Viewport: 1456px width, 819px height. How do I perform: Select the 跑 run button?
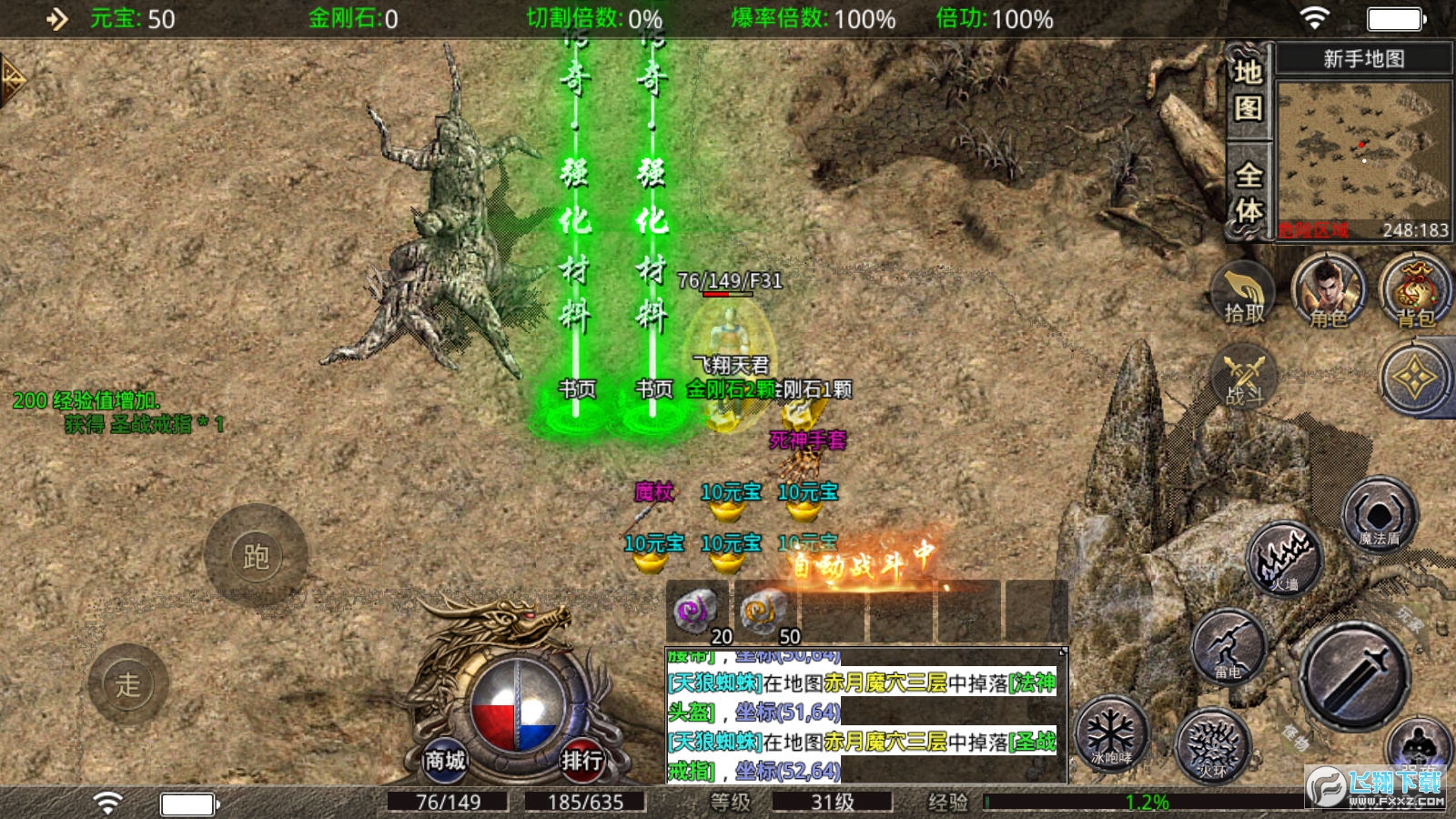(256, 556)
